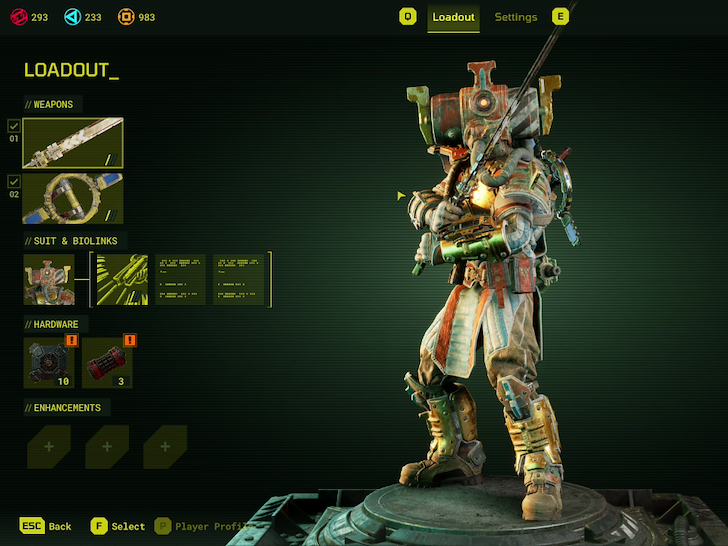Viewport: 728px width, 546px height.
Task: Go back using the Back button
Action: 47,526
